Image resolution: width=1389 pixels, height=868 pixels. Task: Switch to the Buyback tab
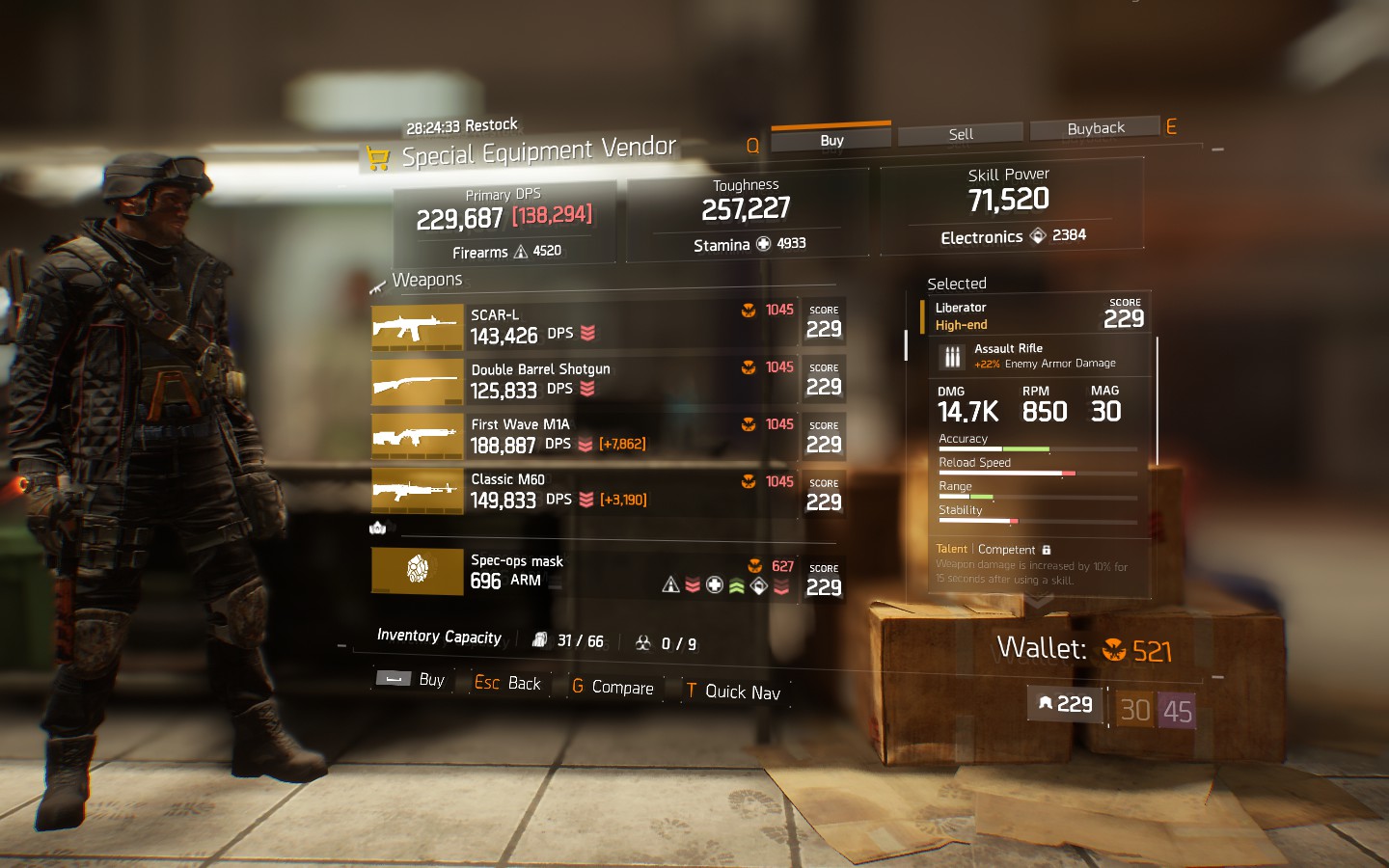1095,128
